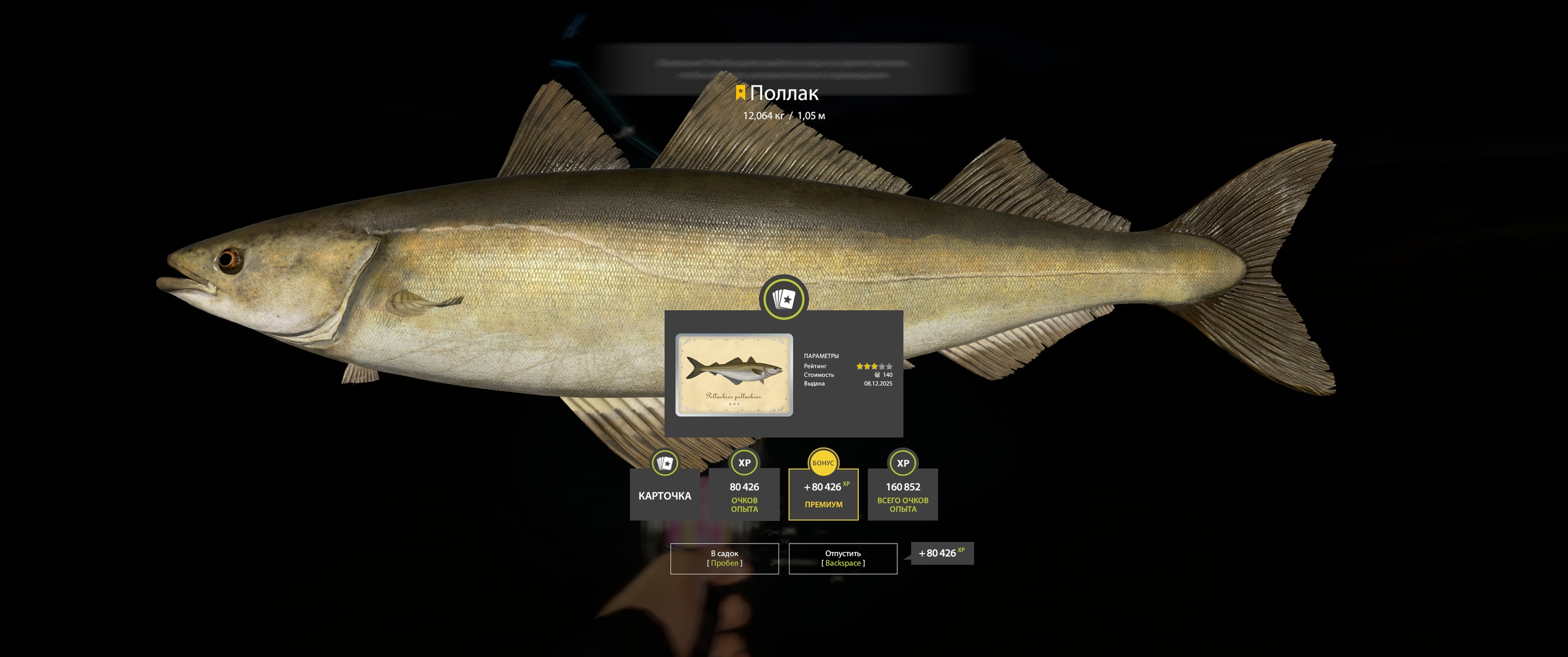Select the КАРТОЧКА card icon
This screenshot has width=1568, height=657.
665,464
